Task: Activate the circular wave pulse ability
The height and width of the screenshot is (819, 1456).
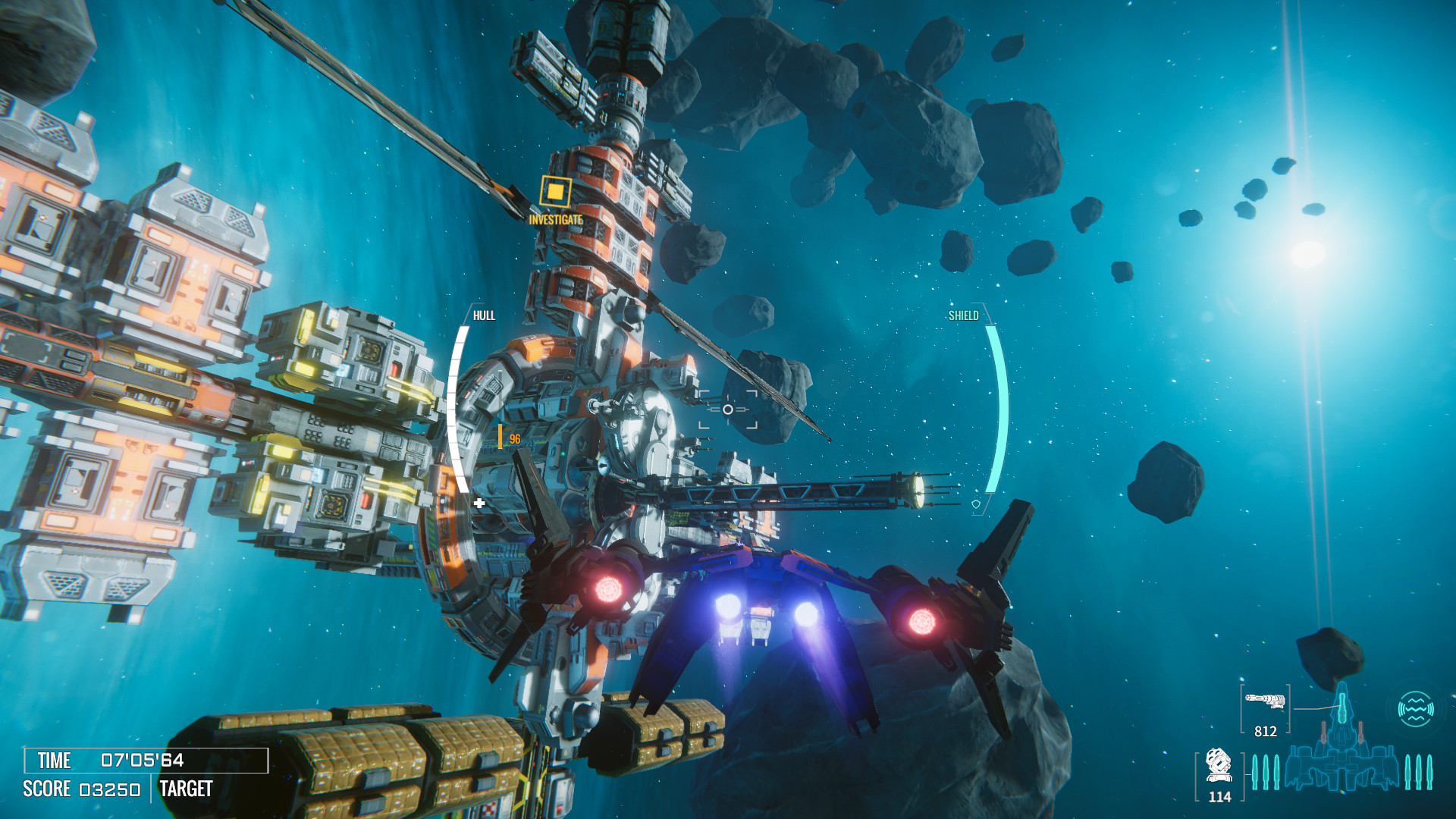Action: (1415, 709)
